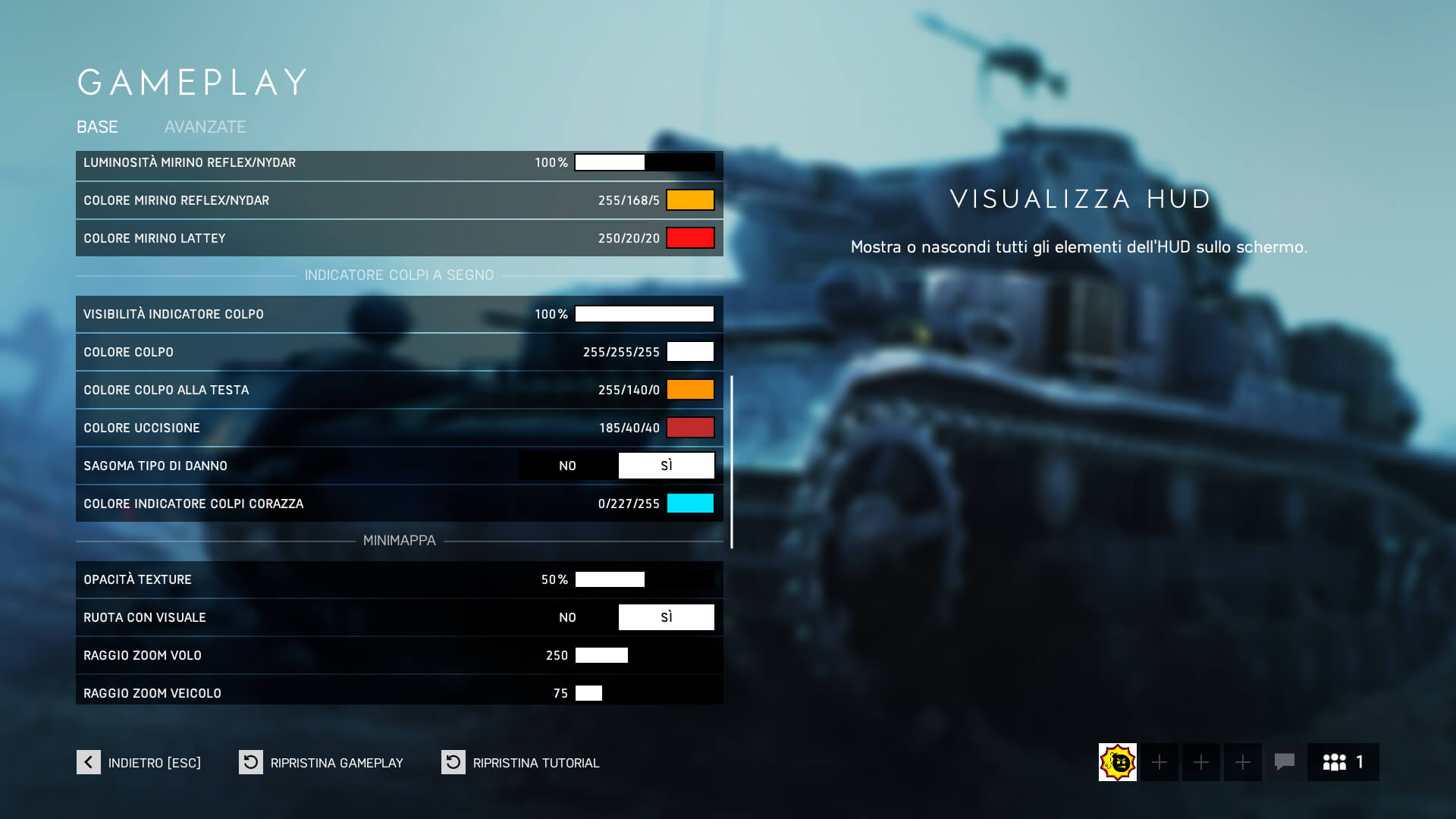Click the restore icon beside RIPRISTINA GAMEPLAY

pyautogui.click(x=249, y=762)
